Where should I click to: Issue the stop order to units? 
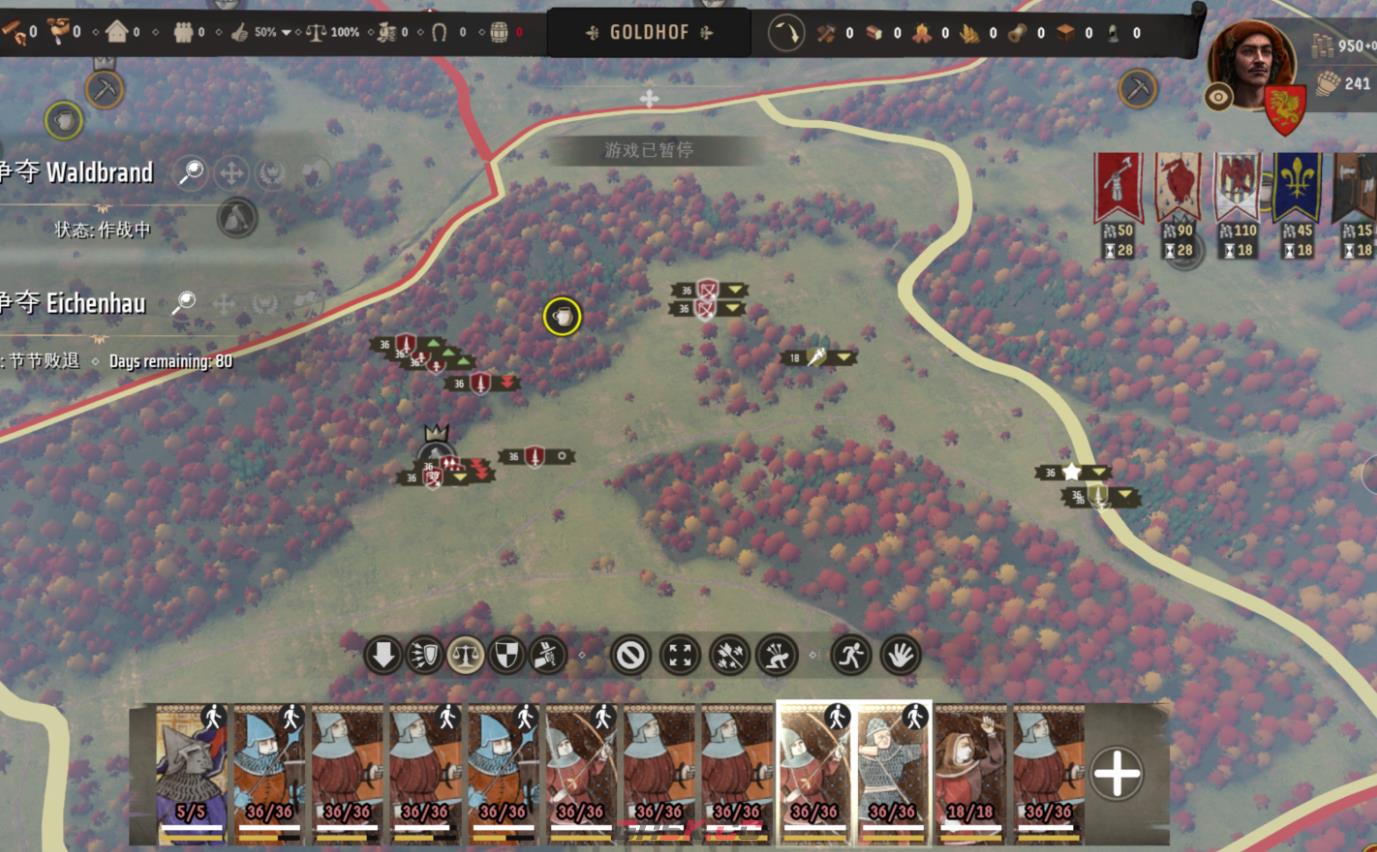pos(631,656)
